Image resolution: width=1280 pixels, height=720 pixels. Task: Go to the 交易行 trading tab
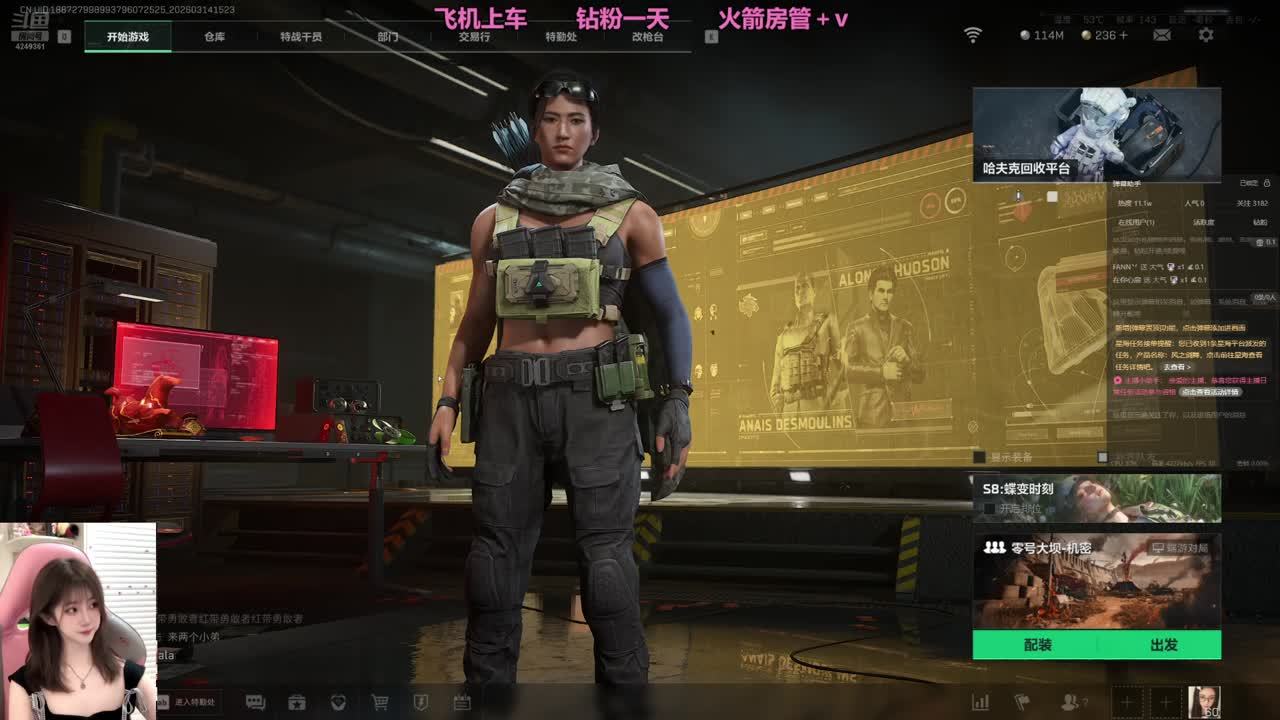[474, 37]
